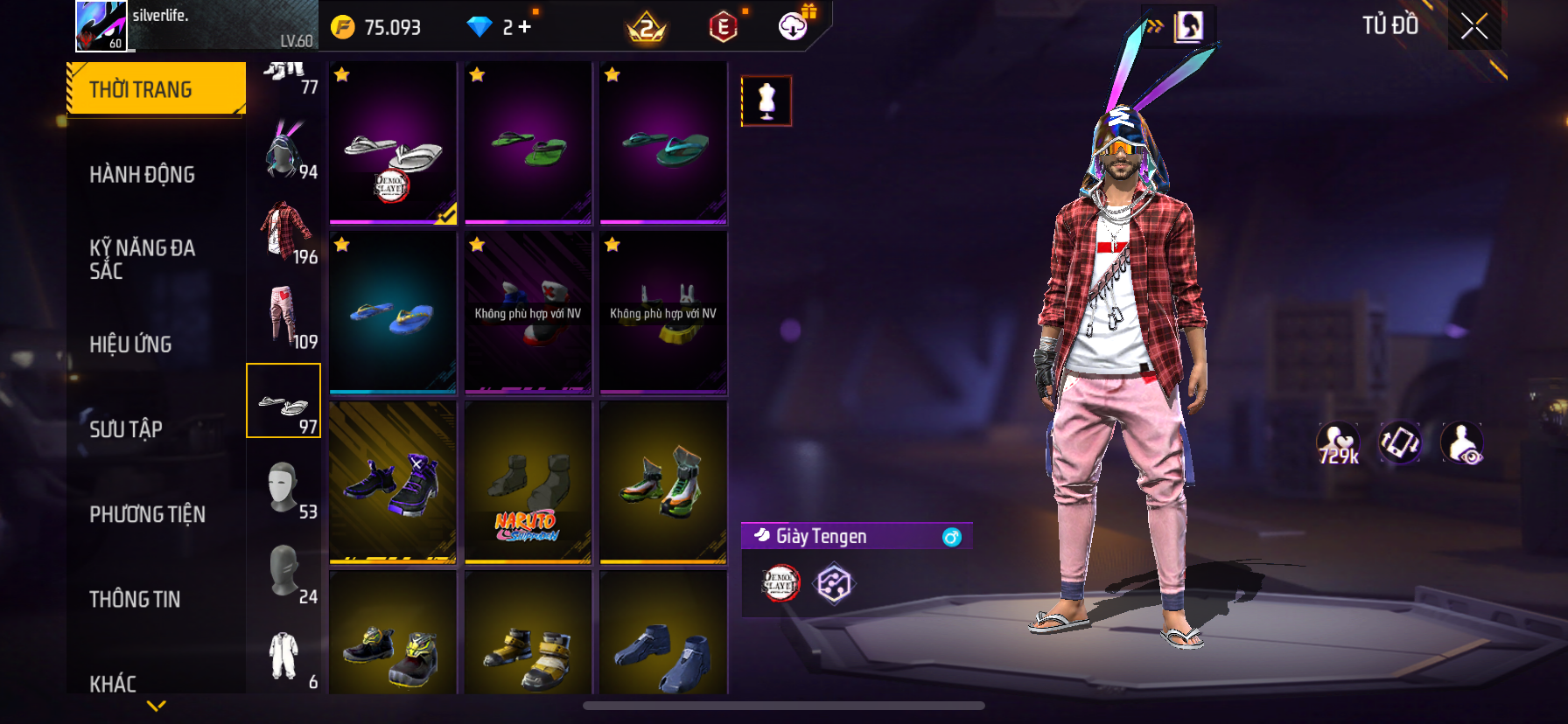
Task: Select the purple and black sneakers
Action: 393,483
